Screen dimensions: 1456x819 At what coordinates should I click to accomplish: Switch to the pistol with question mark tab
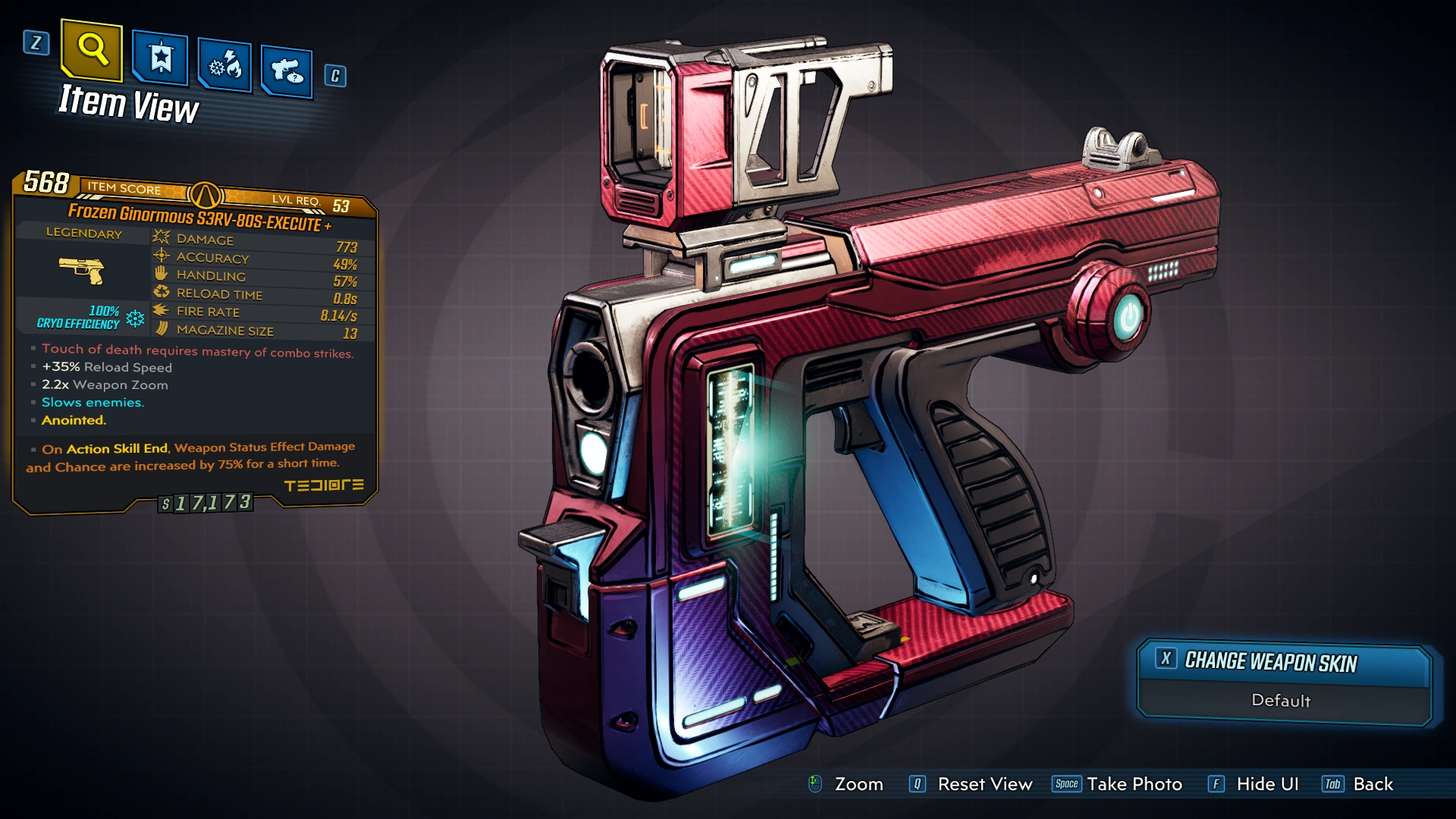pyautogui.click(x=287, y=72)
